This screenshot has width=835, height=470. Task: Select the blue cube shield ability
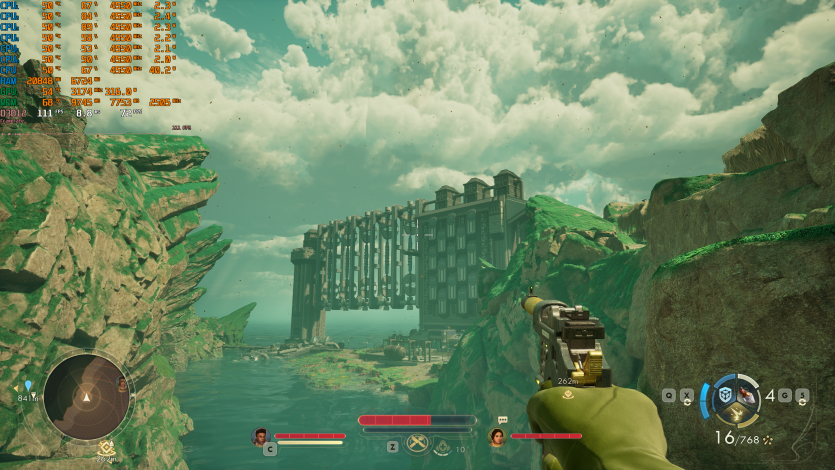(x=725, y=395)
